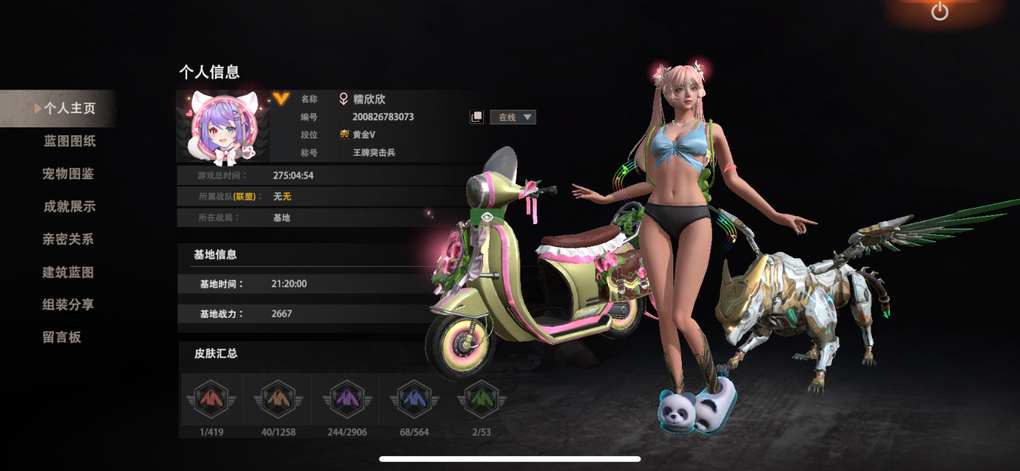Open the purple jacket skin category
This screenshot has height=471, width=1020.
[x=343, y=399]
